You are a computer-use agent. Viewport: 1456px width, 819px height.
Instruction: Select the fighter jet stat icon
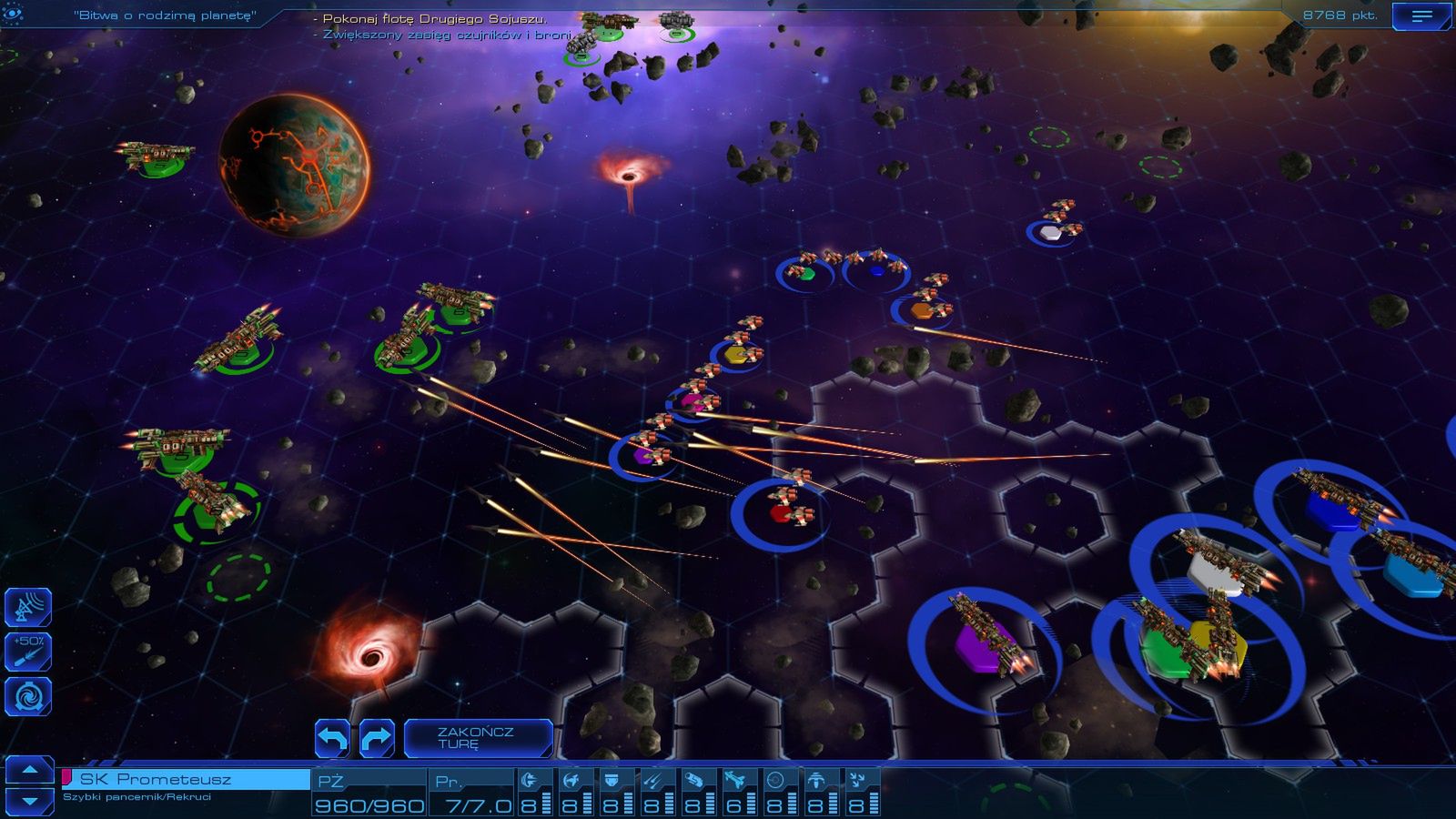(735, 778)
